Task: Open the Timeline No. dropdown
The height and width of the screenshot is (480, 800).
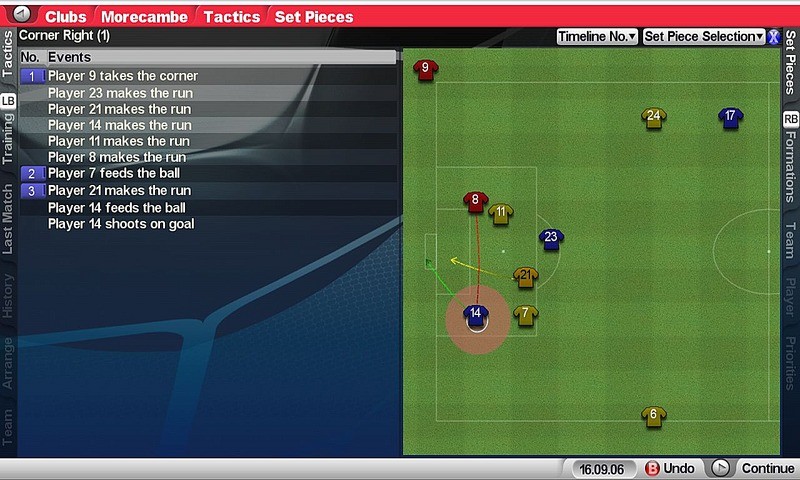Action: pyautogui.click(x=597, y=36)
